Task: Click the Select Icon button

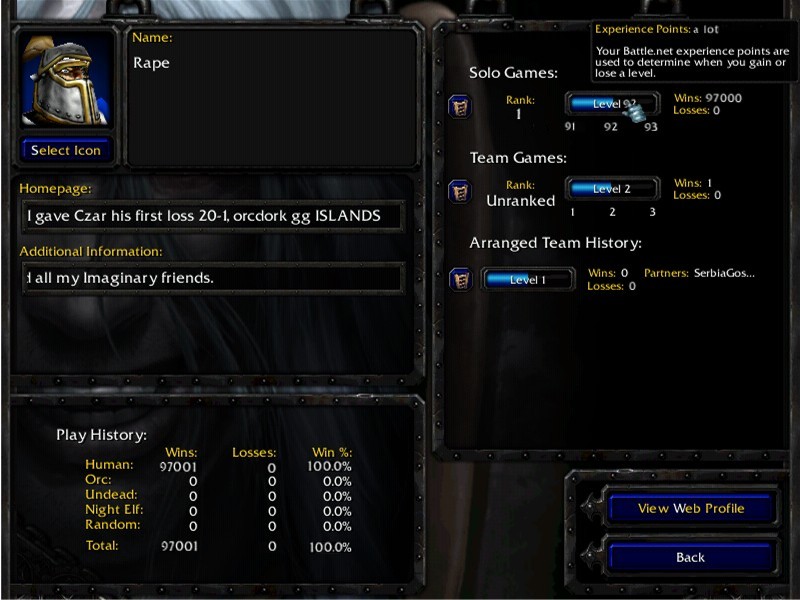Action: tap(66, 150)
